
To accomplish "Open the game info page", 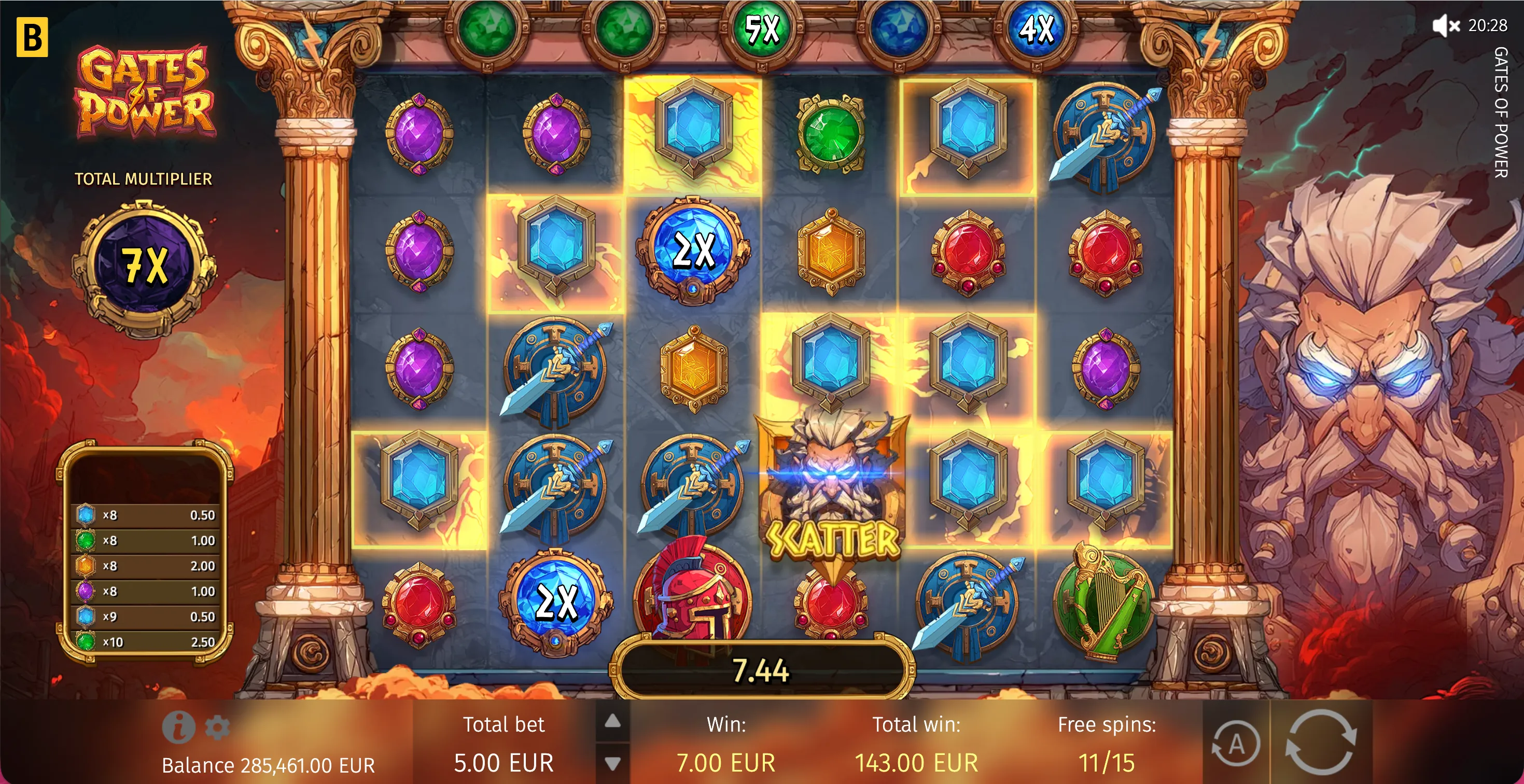I will pos(178,726).
